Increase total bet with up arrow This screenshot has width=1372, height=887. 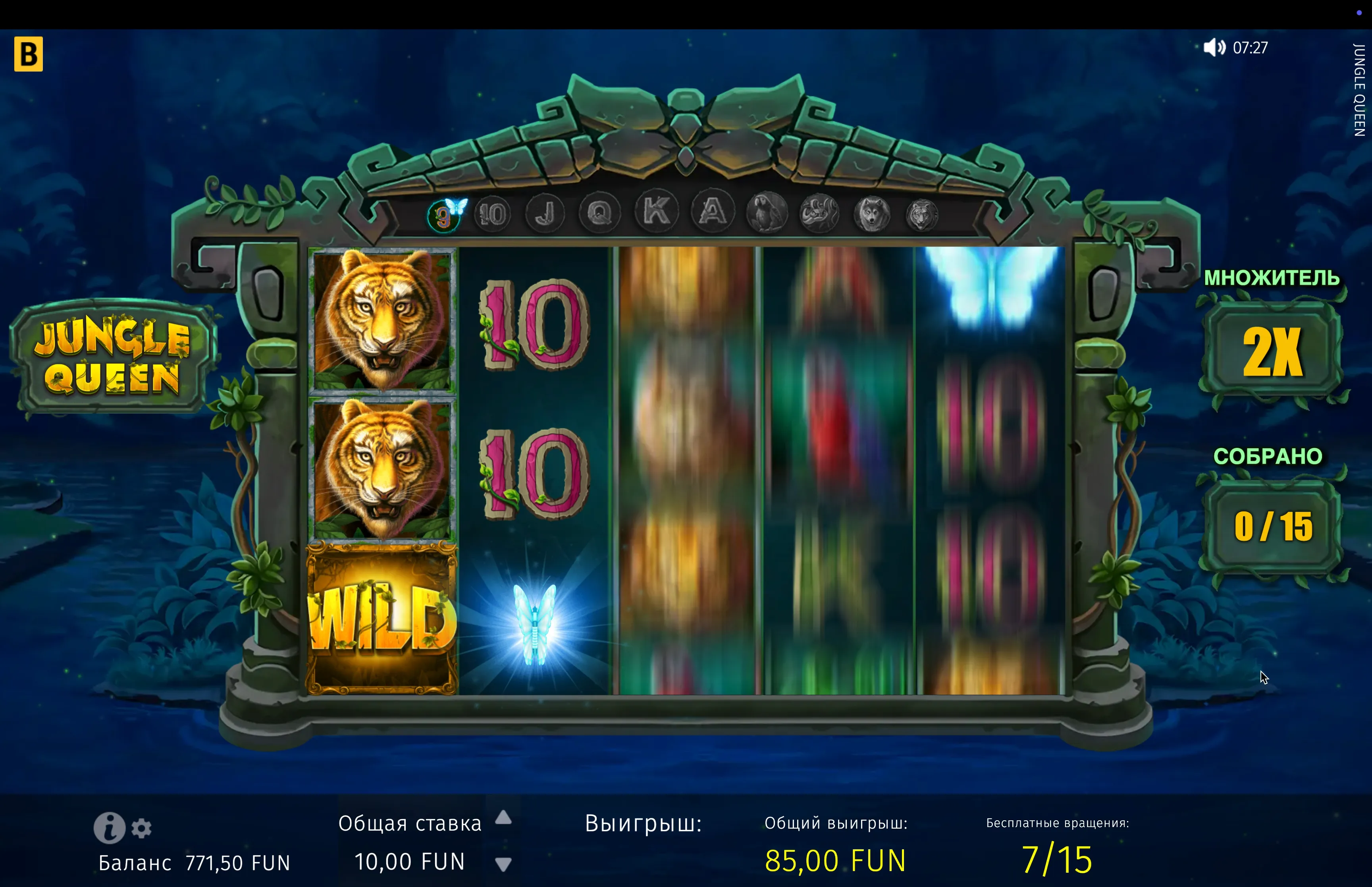point(503,817)
